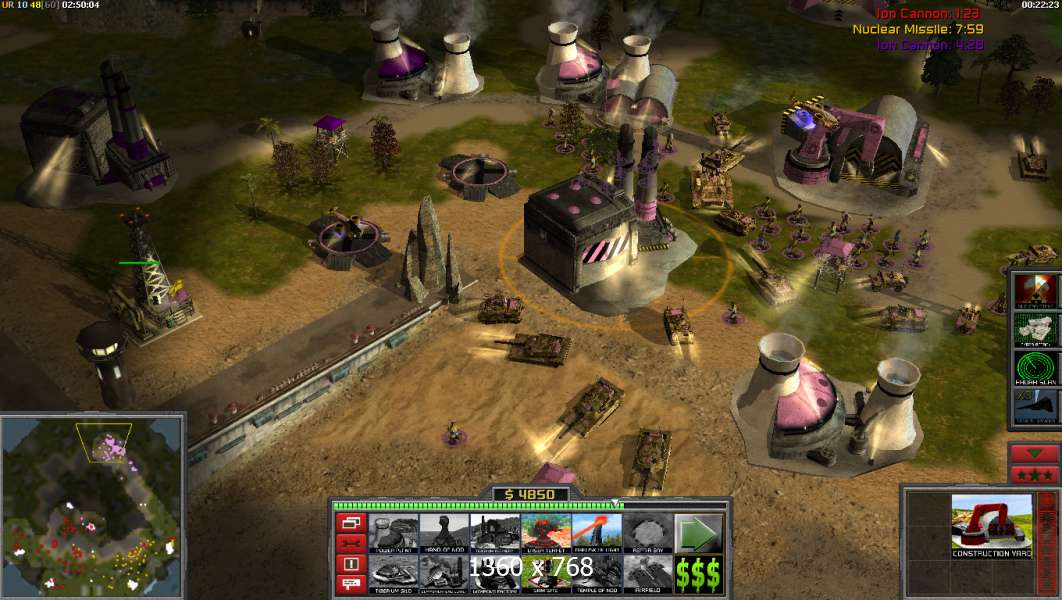The width and height of the screenshot is (1062, 600).
Task: Select the Hand of Nod build icon
Action: tap(444, 531)
